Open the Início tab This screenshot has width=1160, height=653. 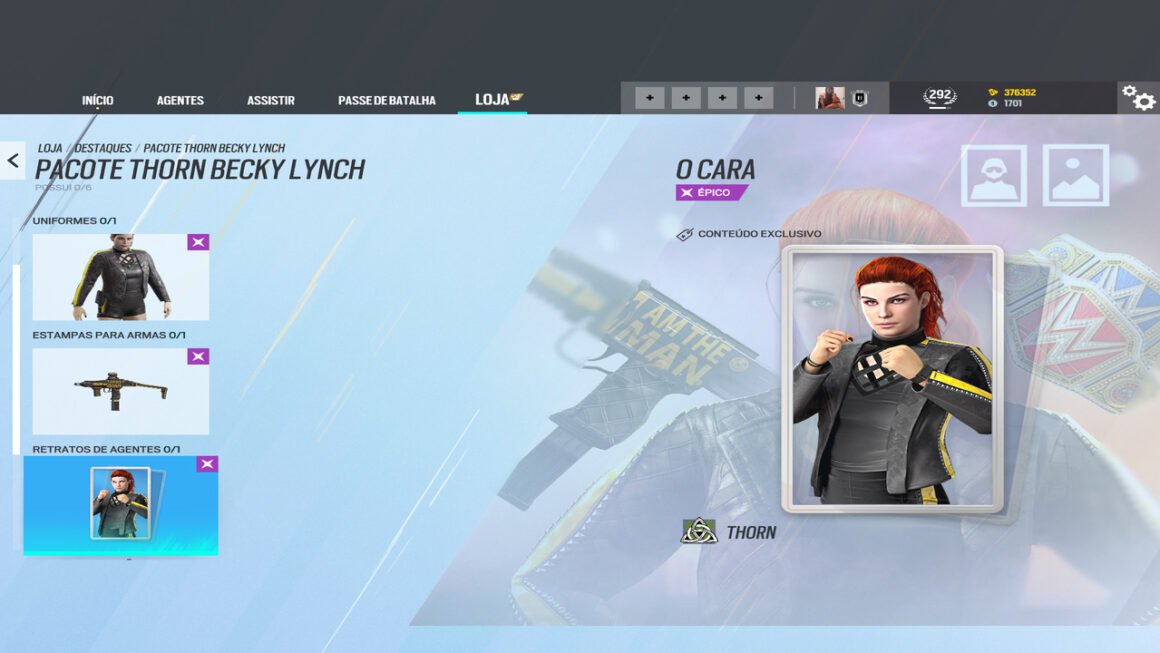pos(98,100)
